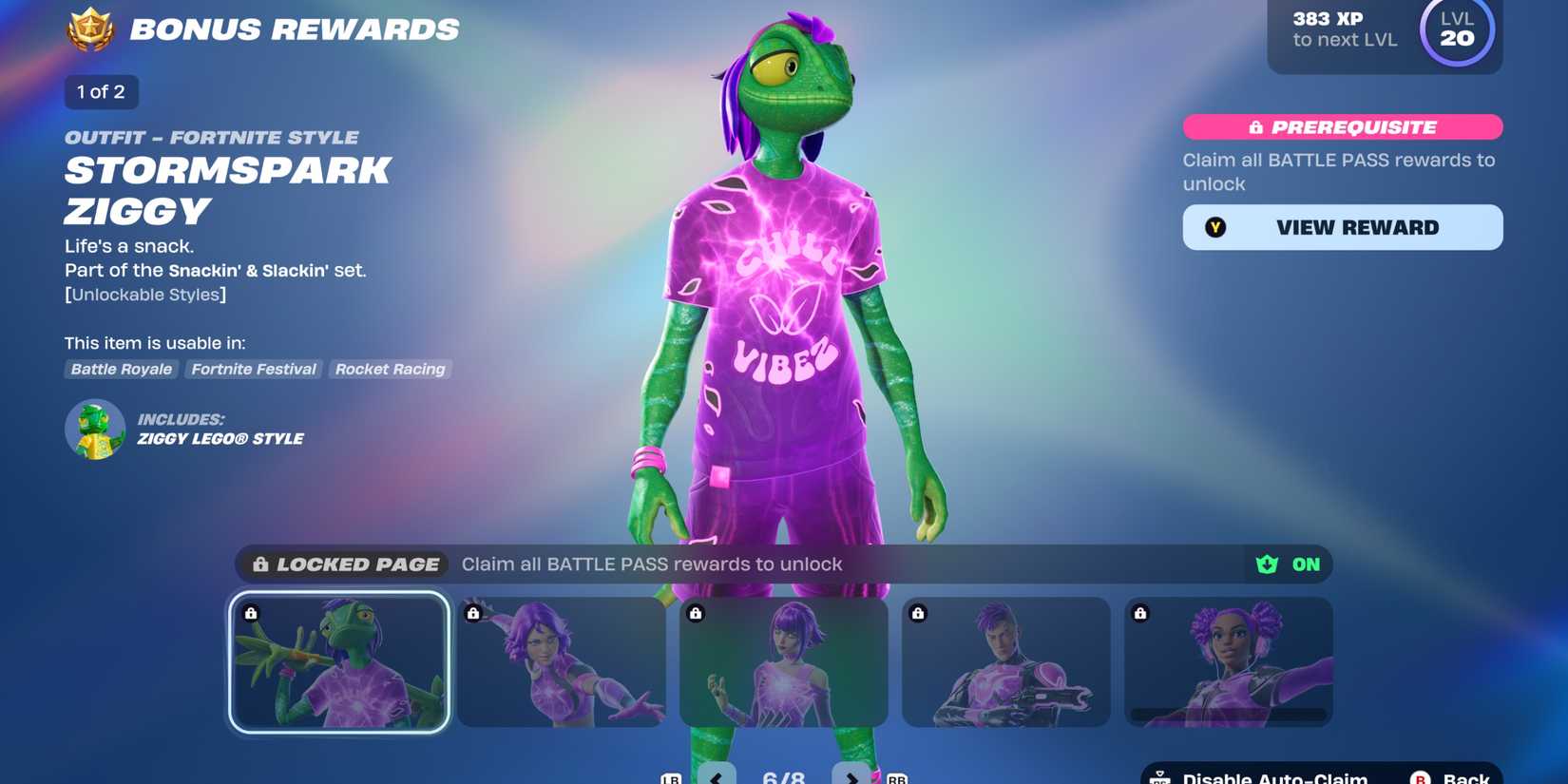Click the lock icon on the Stormspark Ziggy thumbnail
1568x784 pixels.
click(x=251, y=613)
